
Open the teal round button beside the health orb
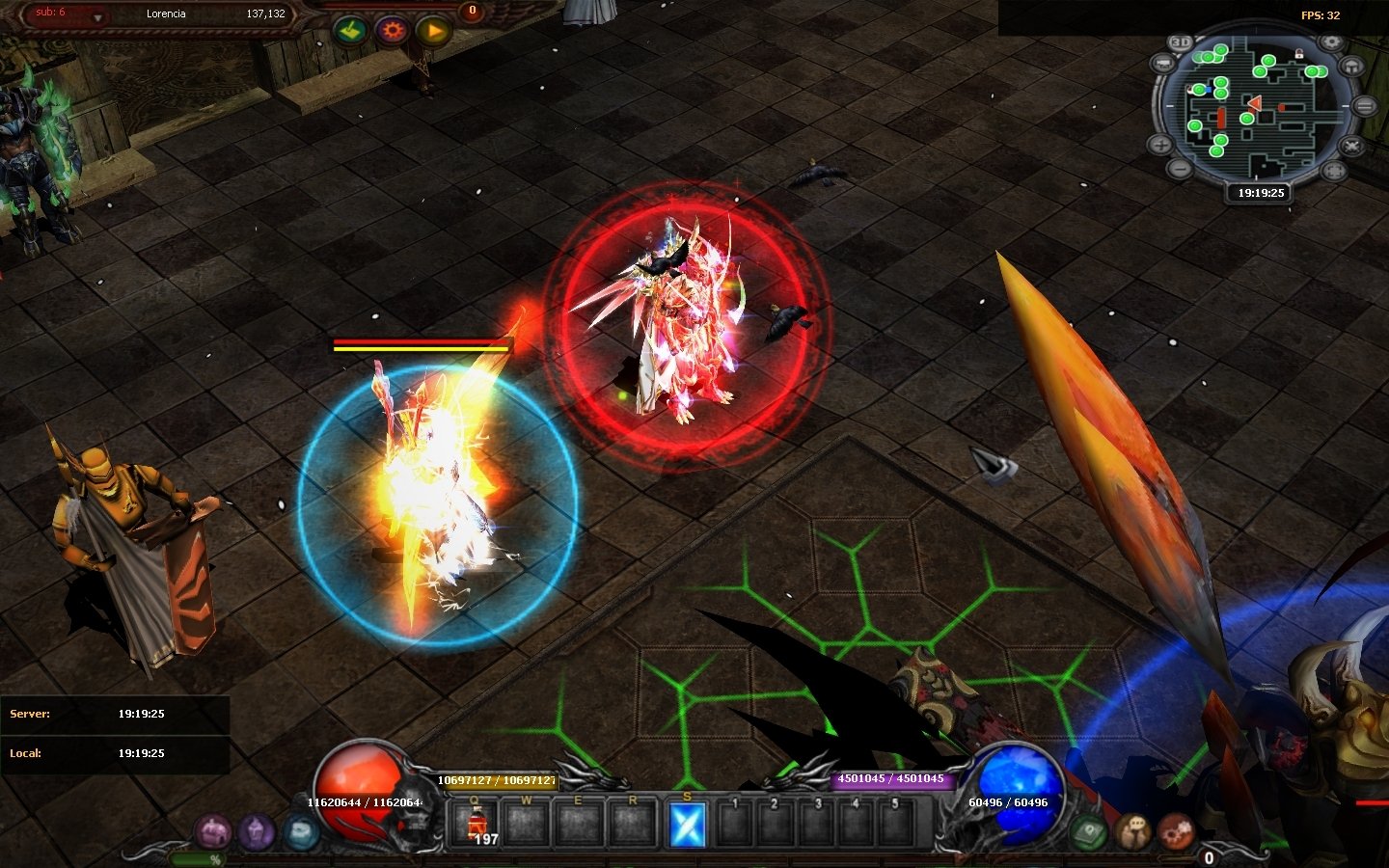[x=300, y=830]
